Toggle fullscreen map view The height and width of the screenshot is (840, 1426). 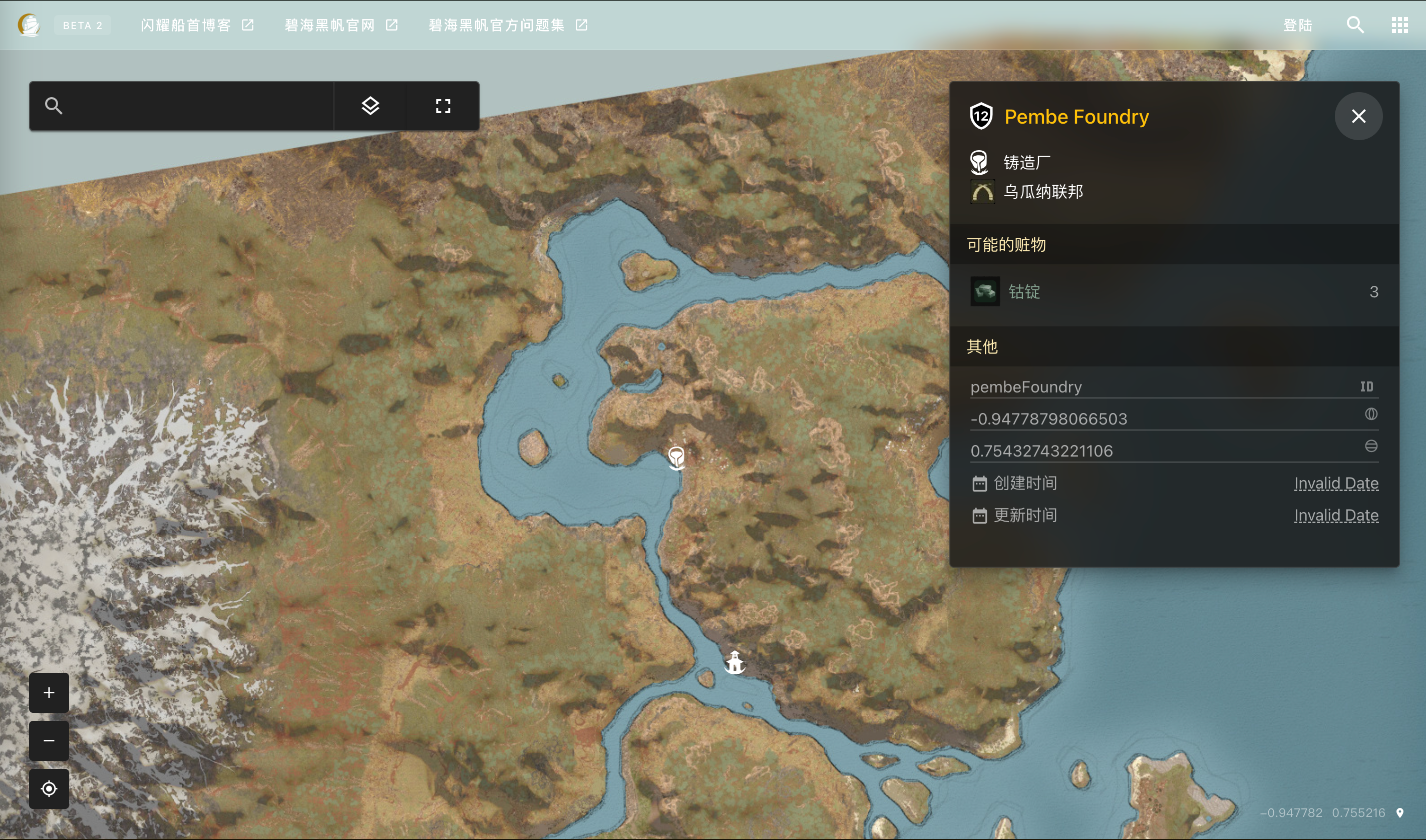tap(443, 106)
